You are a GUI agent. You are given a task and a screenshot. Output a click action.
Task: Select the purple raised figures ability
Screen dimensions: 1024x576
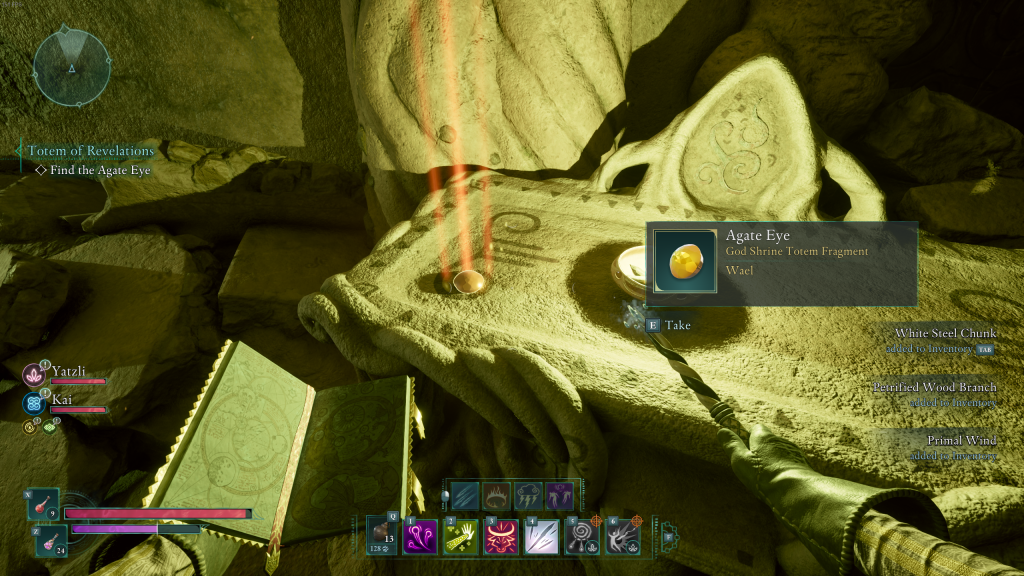(x=561, y=495)
